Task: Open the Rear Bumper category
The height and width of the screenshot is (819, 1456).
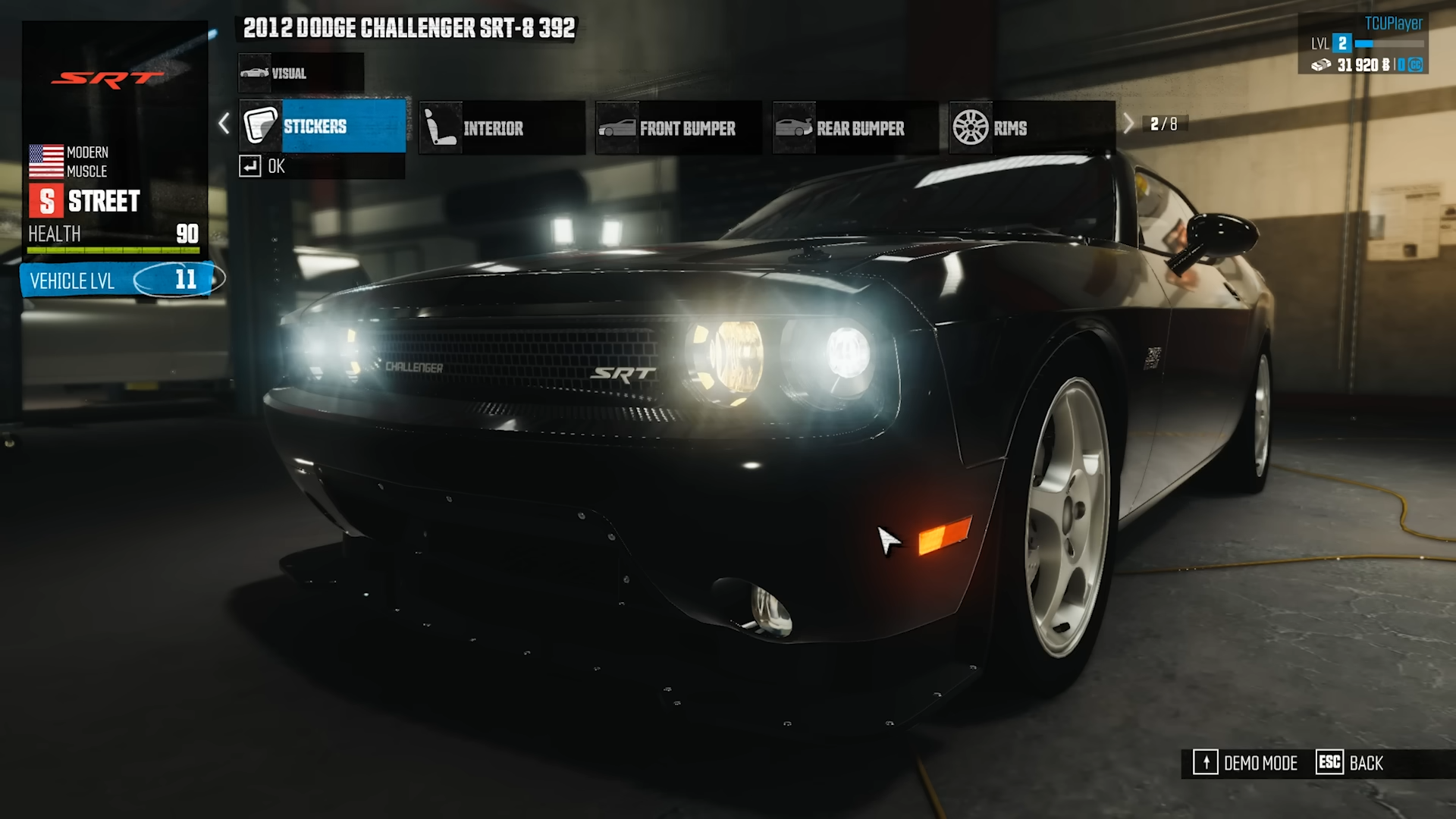Action: (x=855, y=128)
